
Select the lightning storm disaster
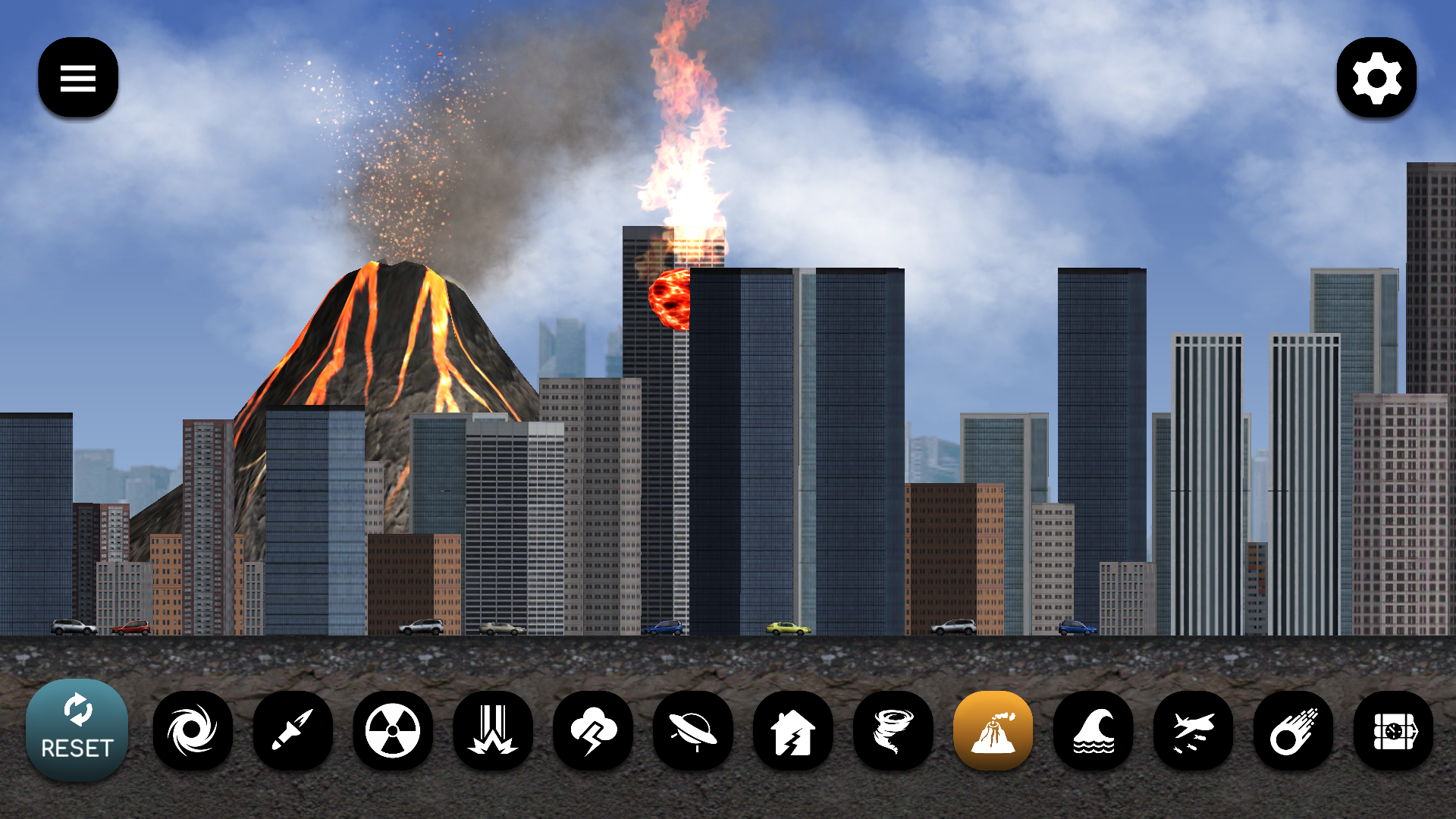(x=594, y=730)
